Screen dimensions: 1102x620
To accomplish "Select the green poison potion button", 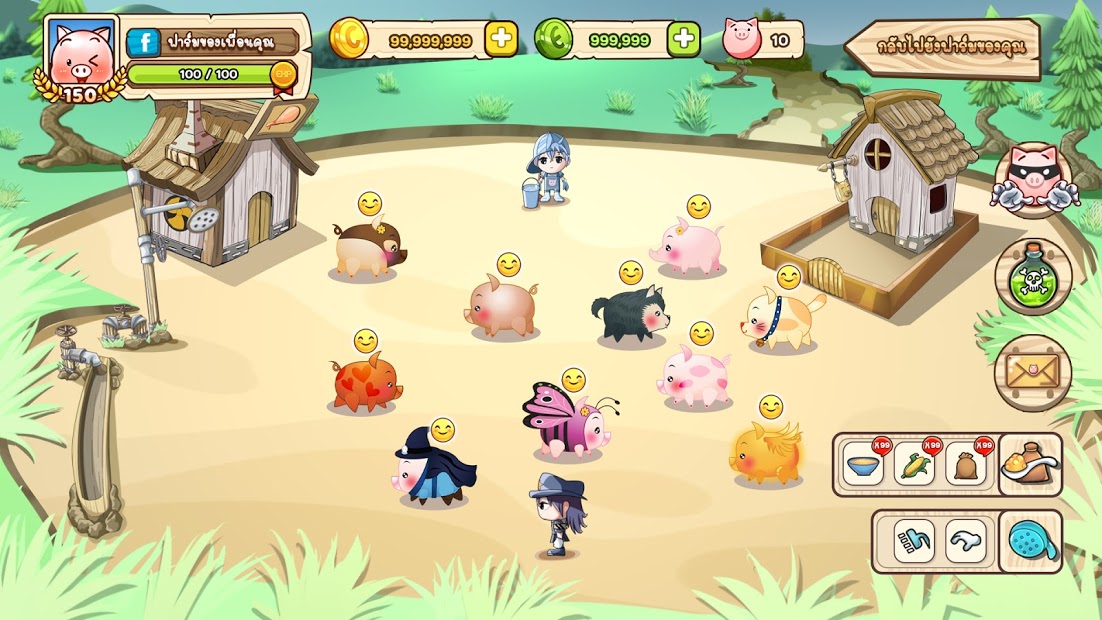I will pos(1033,277).
